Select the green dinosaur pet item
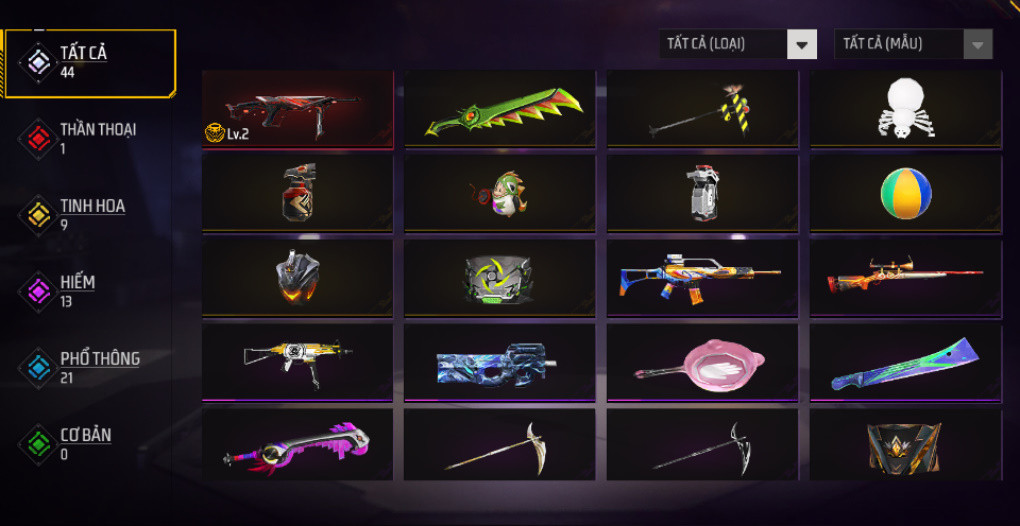This screenshot has width=1020, height=526. tap(500, 193)
